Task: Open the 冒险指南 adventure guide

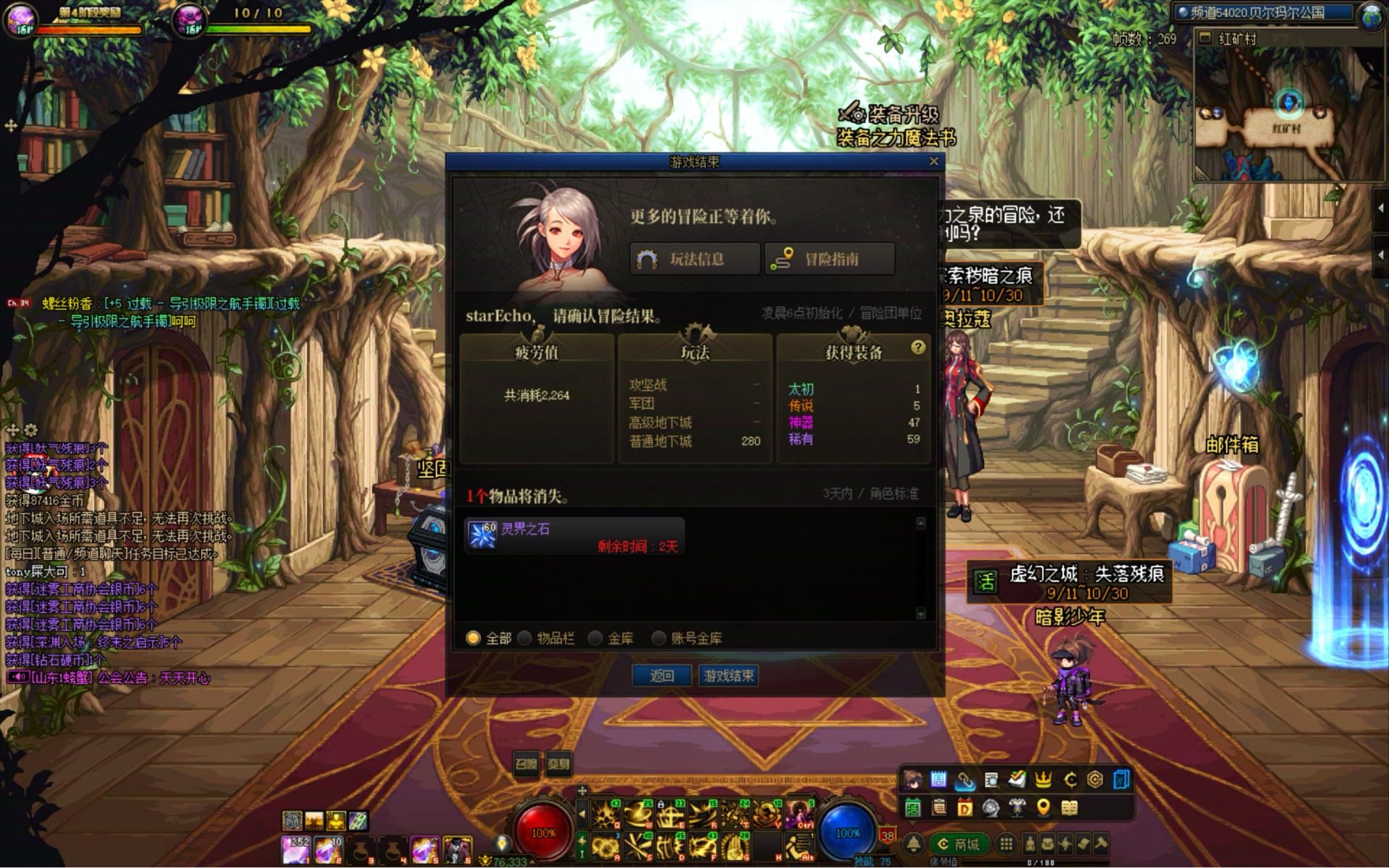Action: pos(830,259)
